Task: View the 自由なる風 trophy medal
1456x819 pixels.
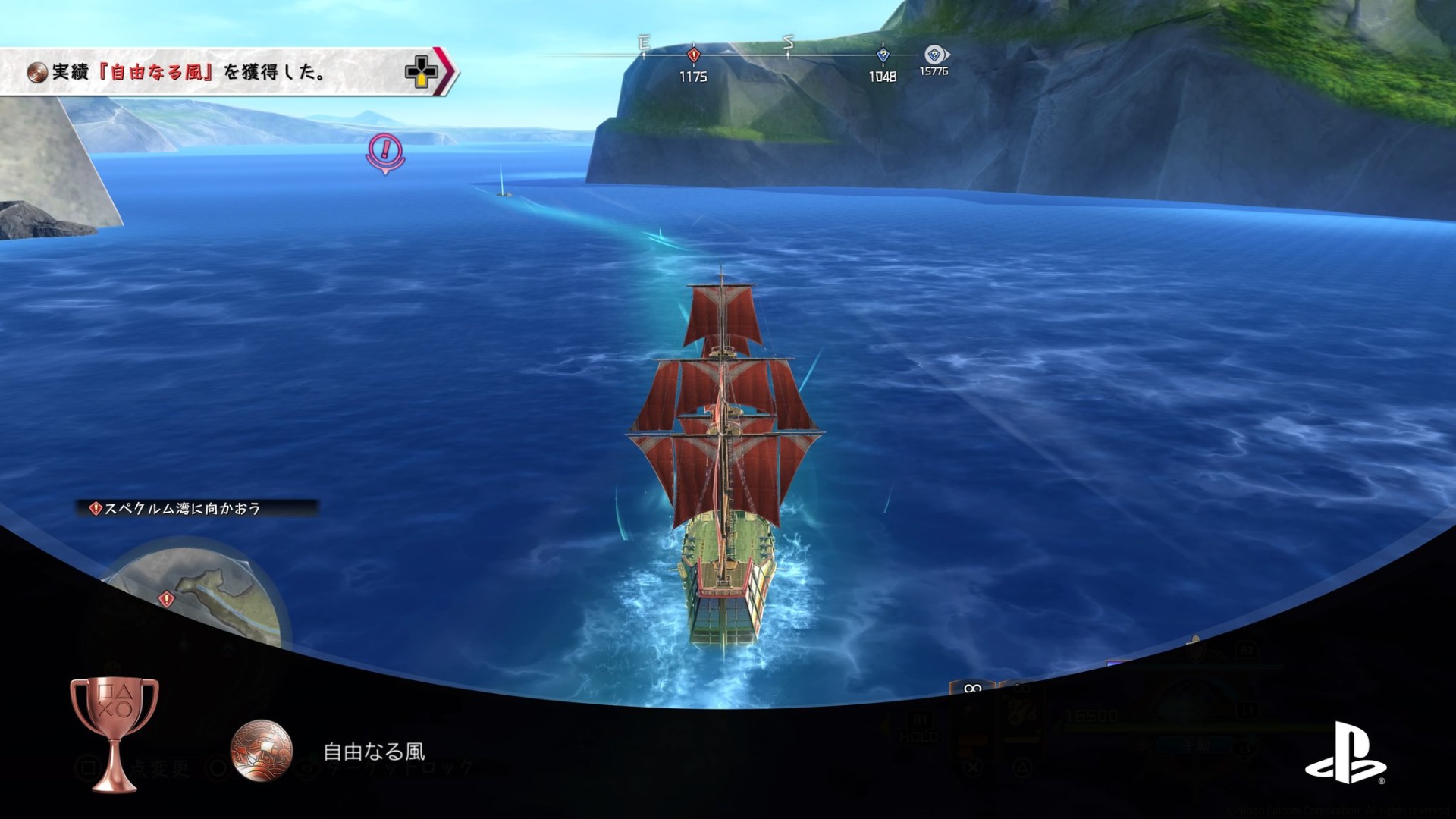Action: (x=261, y=751)
